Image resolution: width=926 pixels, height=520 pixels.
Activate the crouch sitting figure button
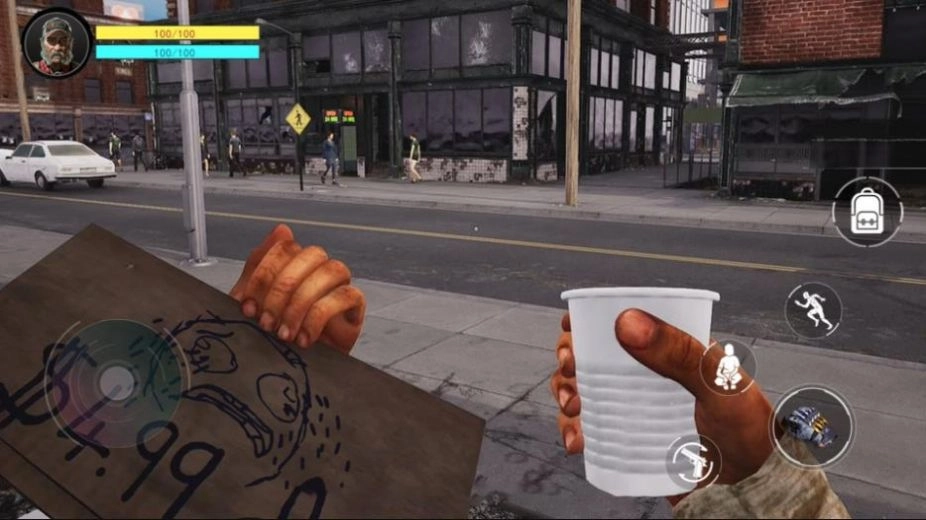pyautogui.click(x=727, y=367)
